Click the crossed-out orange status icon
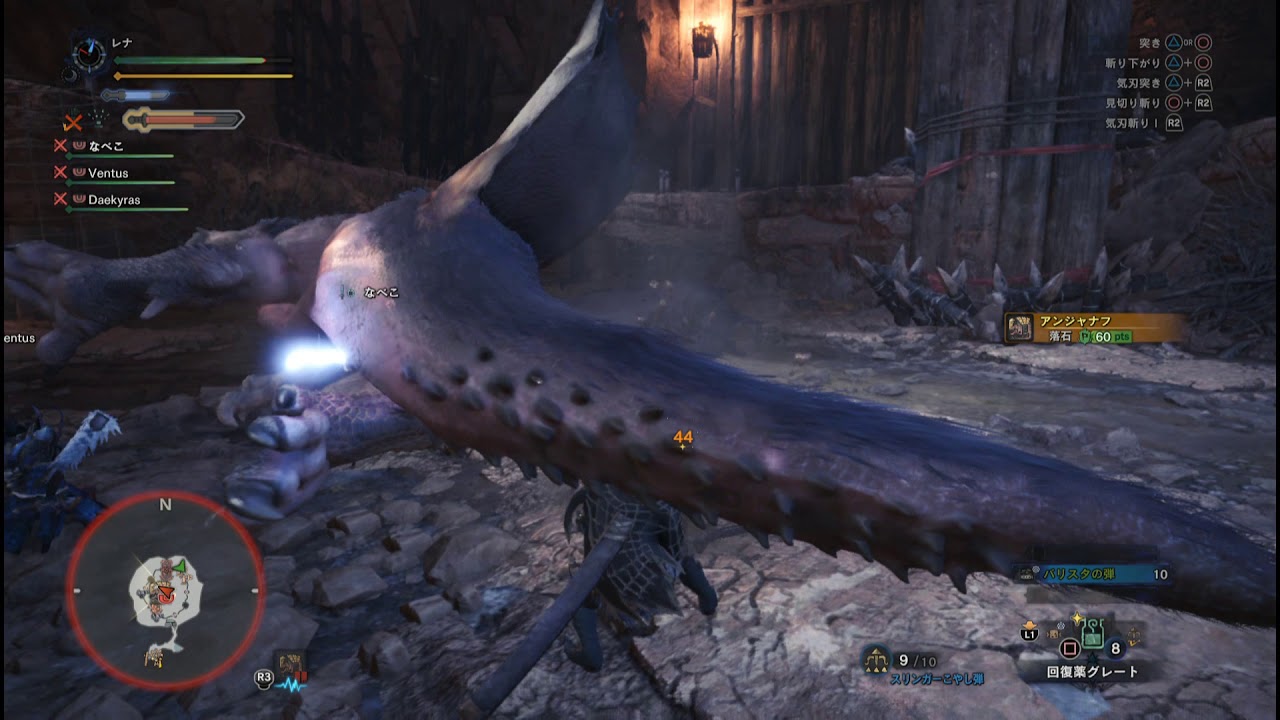This screenshot has width=1280, height=720. [73, 122]
